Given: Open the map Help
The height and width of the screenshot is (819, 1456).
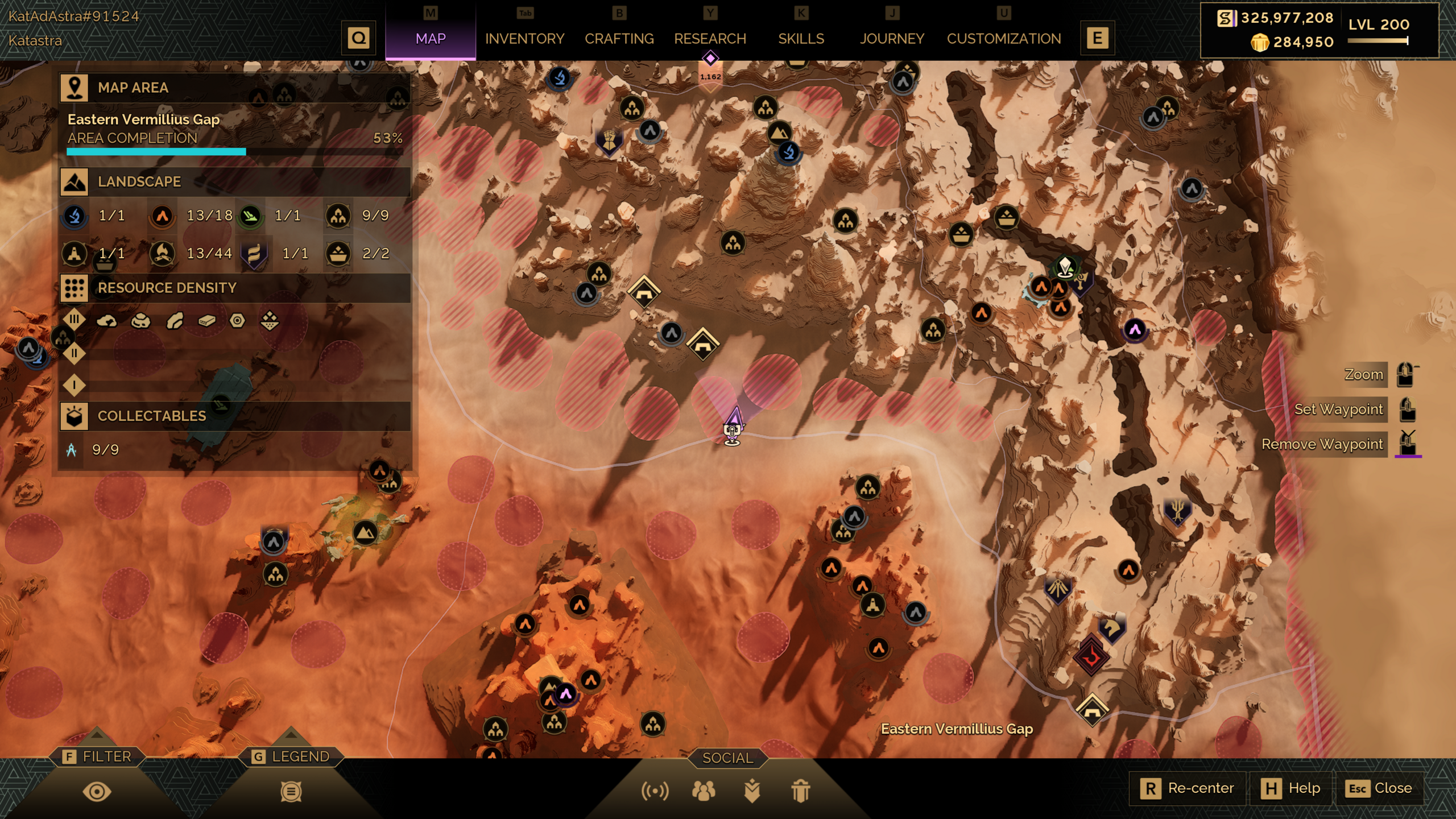Looking at the screenshot, I should tap(1291, 788).
